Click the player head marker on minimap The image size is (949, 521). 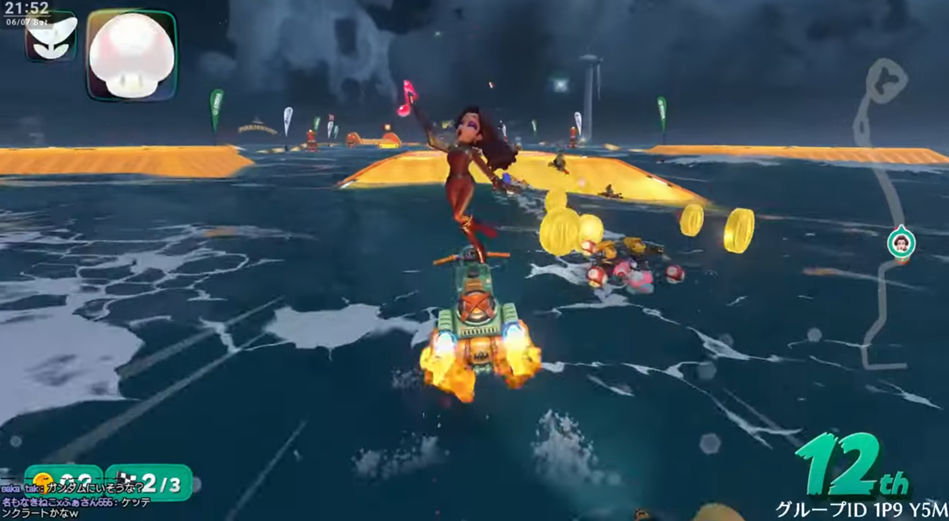(x=900, y=243)
